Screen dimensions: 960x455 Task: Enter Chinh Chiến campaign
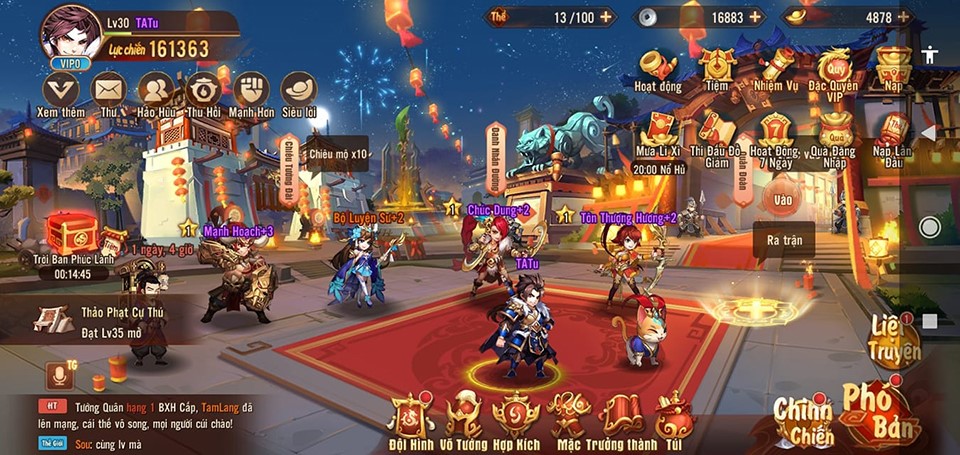click(x=802, y=418)
